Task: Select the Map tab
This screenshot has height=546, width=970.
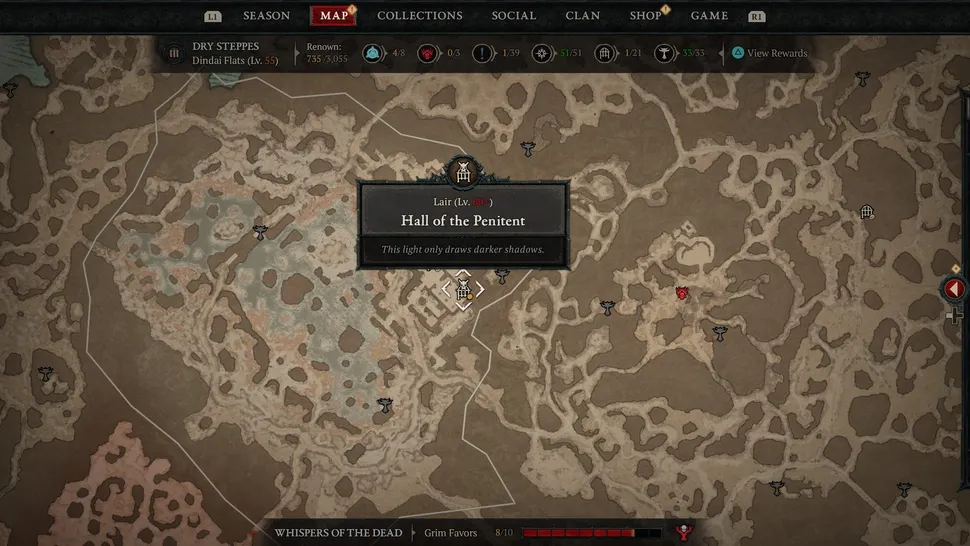Action: click(334, 16)
